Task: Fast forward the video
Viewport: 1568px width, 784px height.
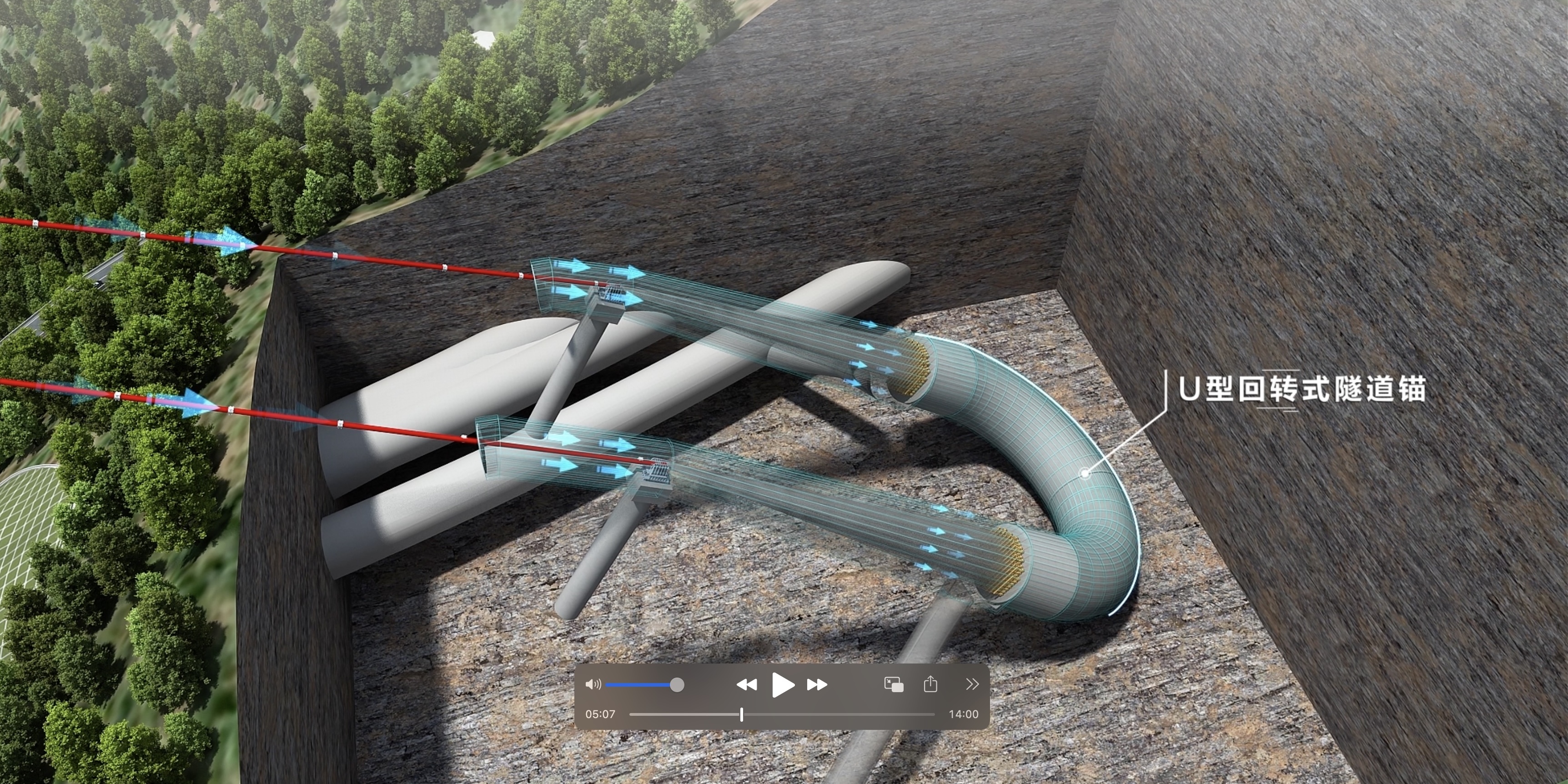Action: (x=817, y=685)
